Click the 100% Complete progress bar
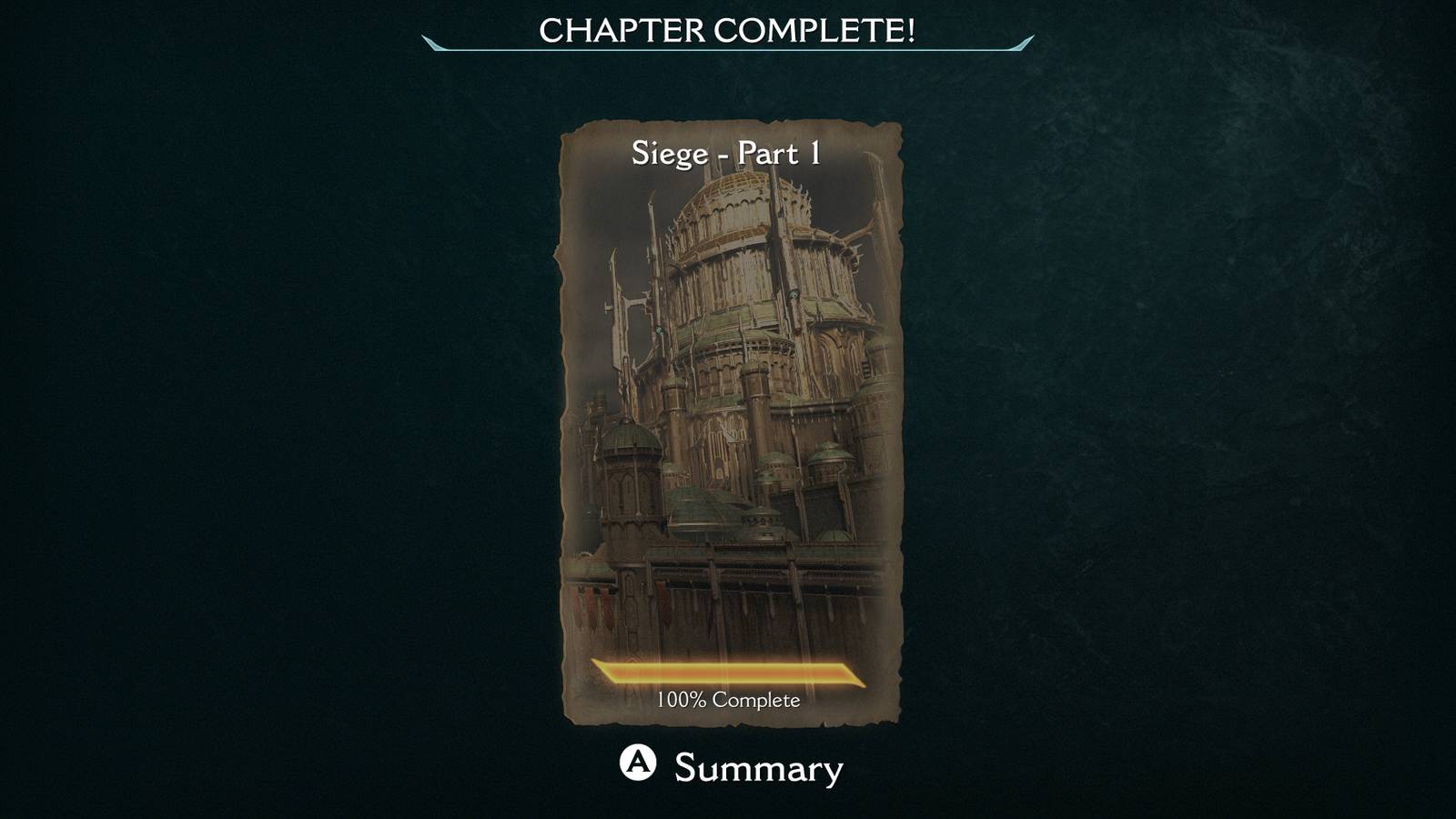This screenshot has width=1456, height=819. (728, 674)
